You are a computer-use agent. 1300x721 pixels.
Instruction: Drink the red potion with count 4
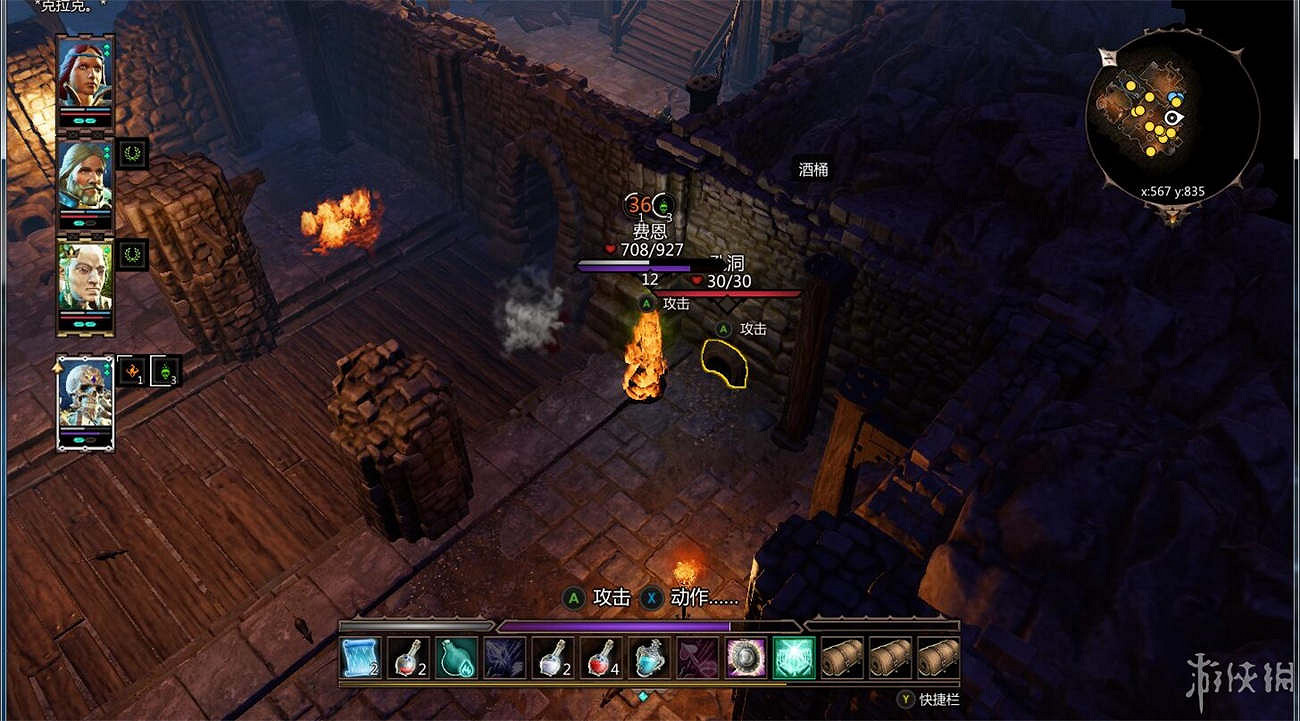600,658
